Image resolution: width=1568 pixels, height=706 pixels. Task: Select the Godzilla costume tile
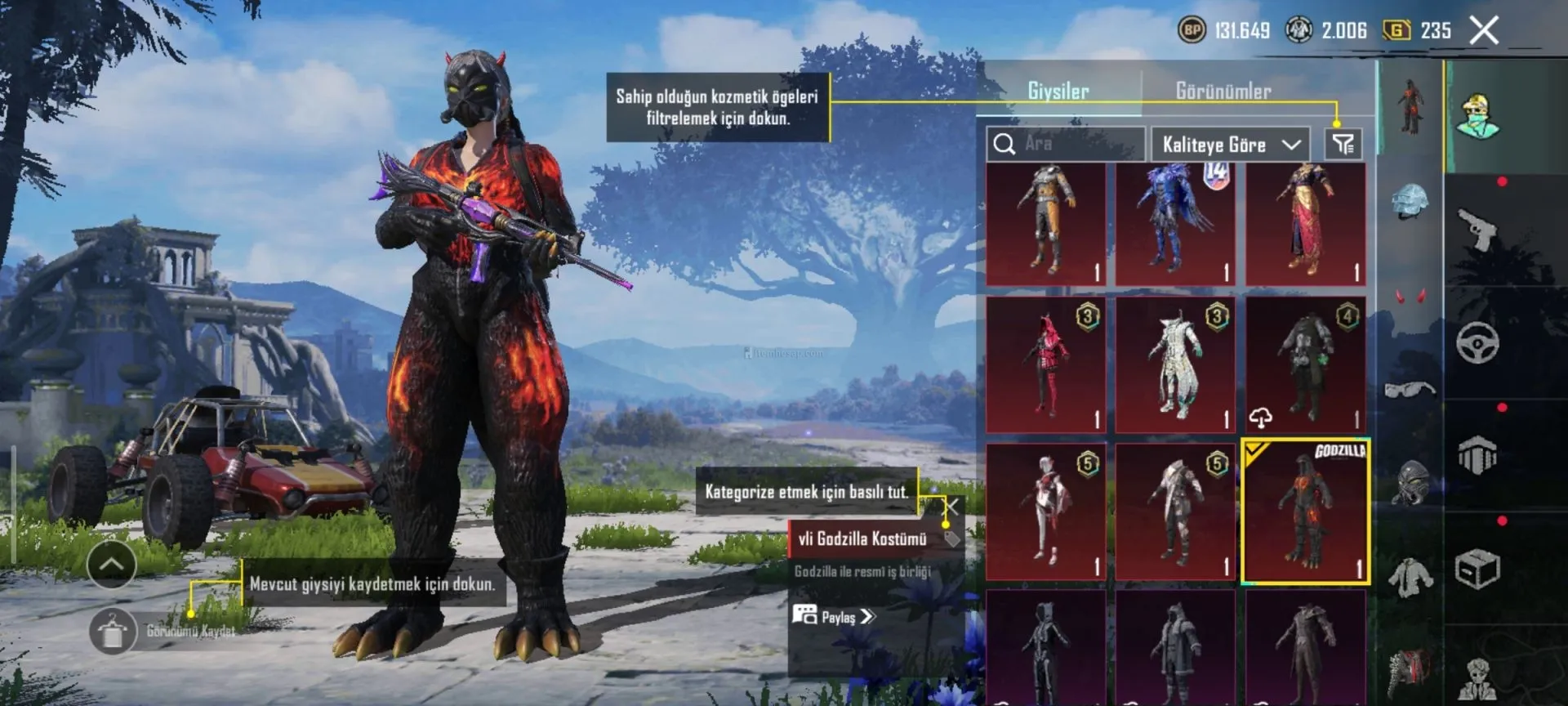click(1305, 512)
